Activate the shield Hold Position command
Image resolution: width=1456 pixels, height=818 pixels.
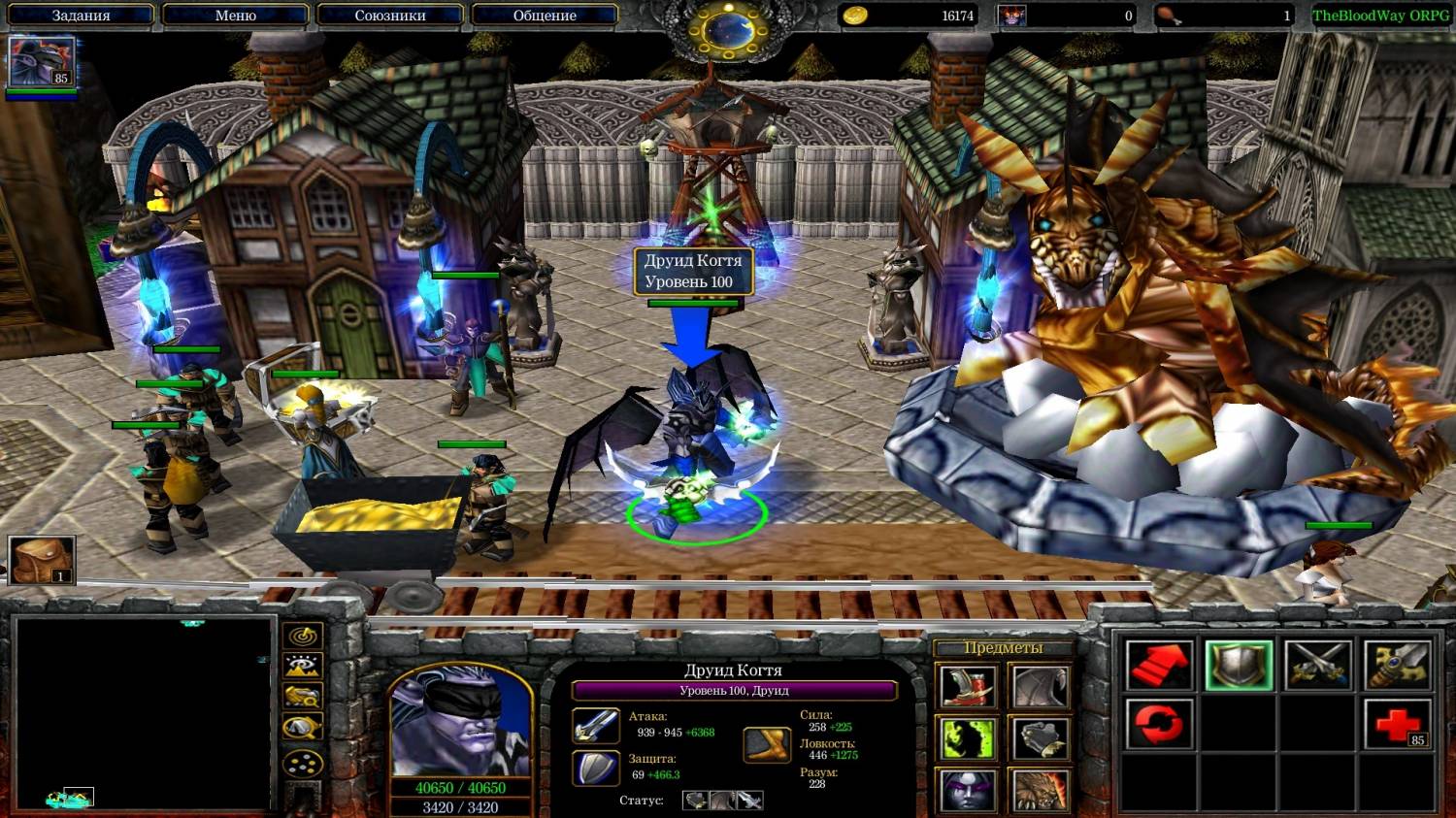pyautogui.click(x=1239, y=667)
